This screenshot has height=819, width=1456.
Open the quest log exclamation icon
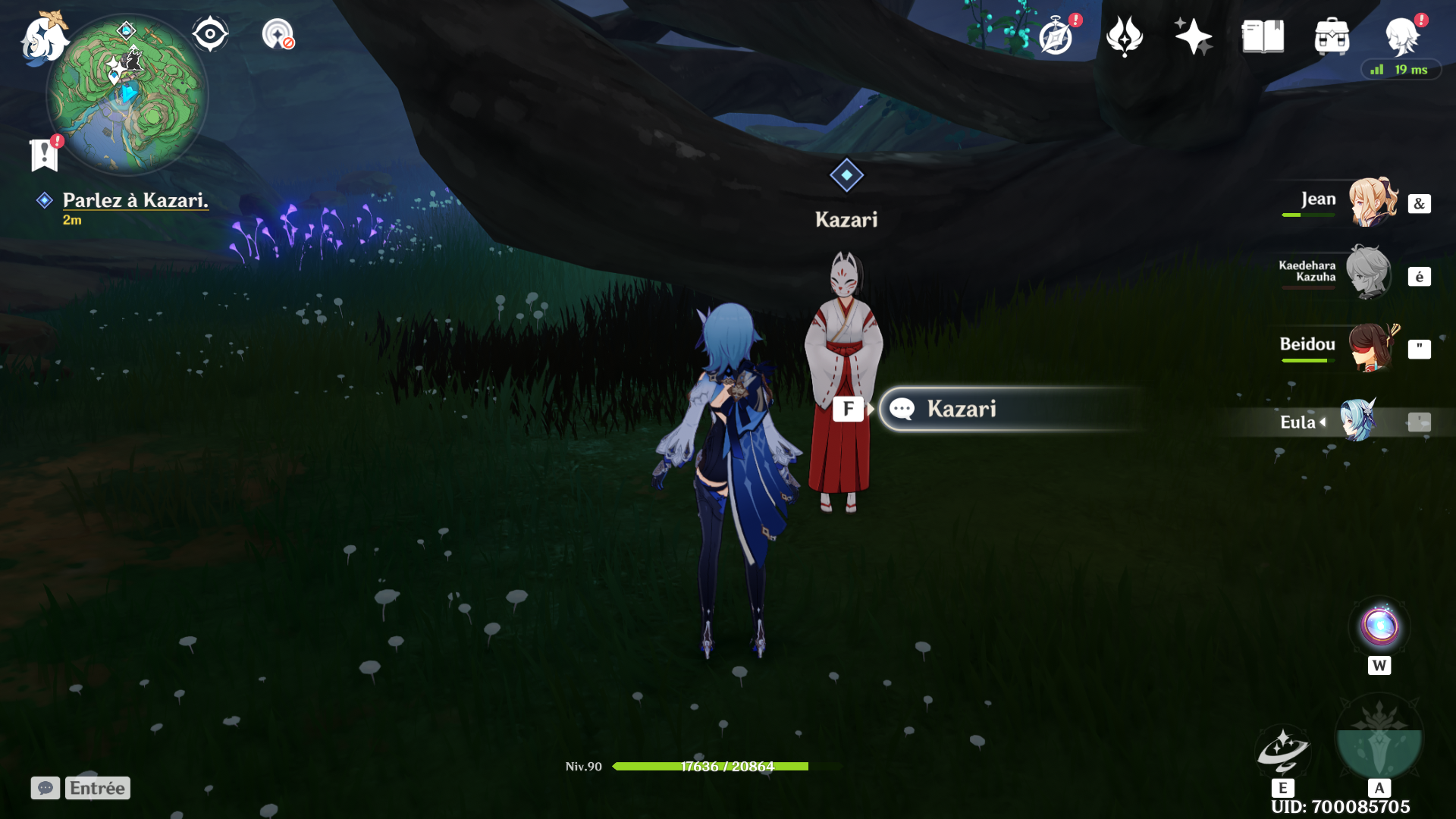coord(45,154)
